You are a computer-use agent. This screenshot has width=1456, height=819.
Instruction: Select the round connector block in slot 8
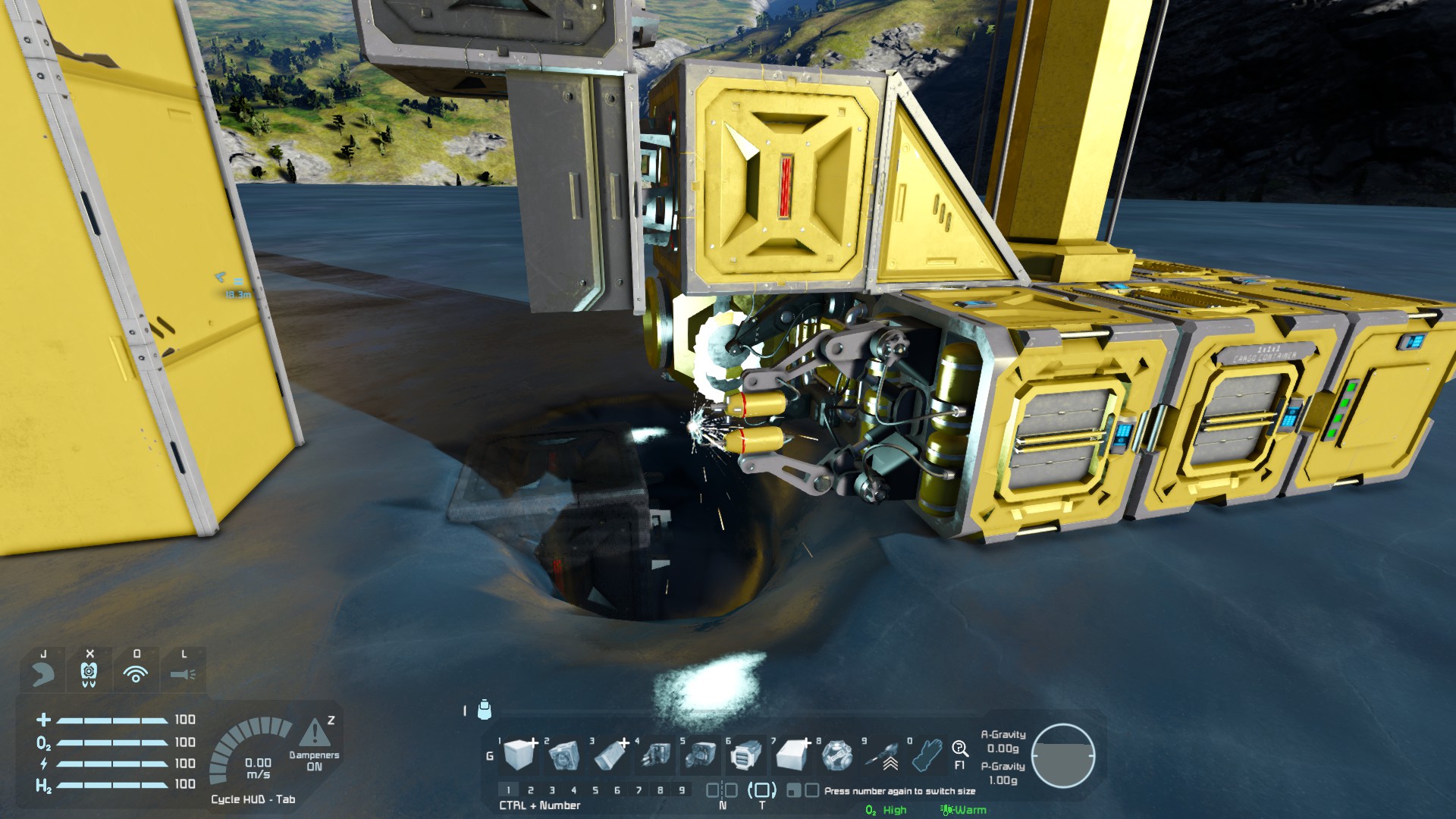(836, 755)
